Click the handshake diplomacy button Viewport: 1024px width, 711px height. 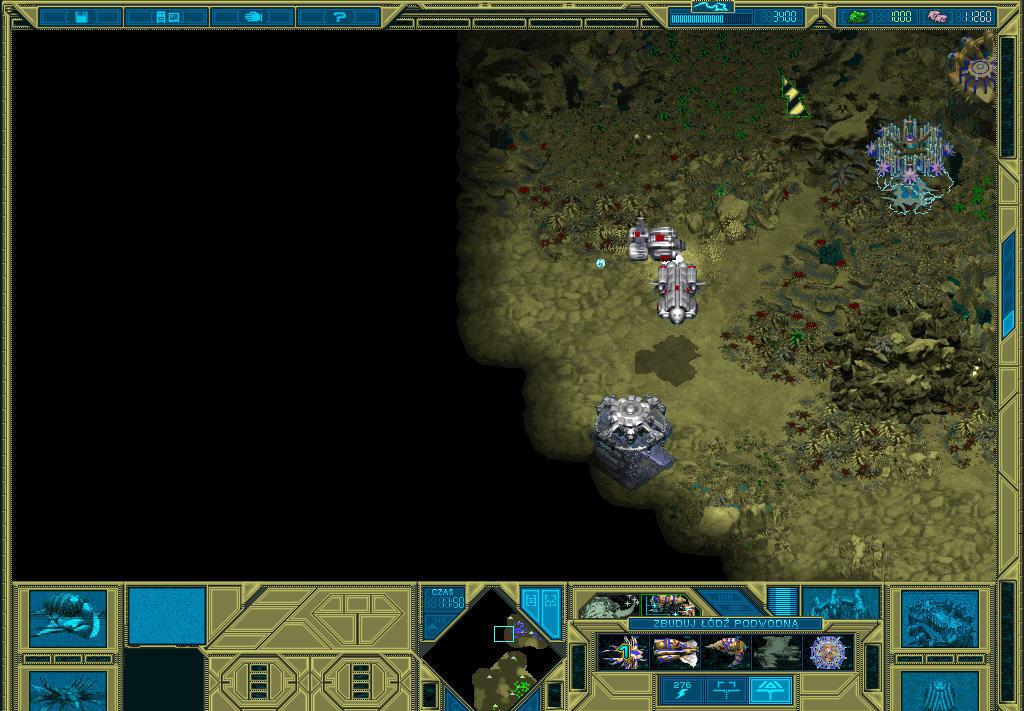[x=253, y=17]
